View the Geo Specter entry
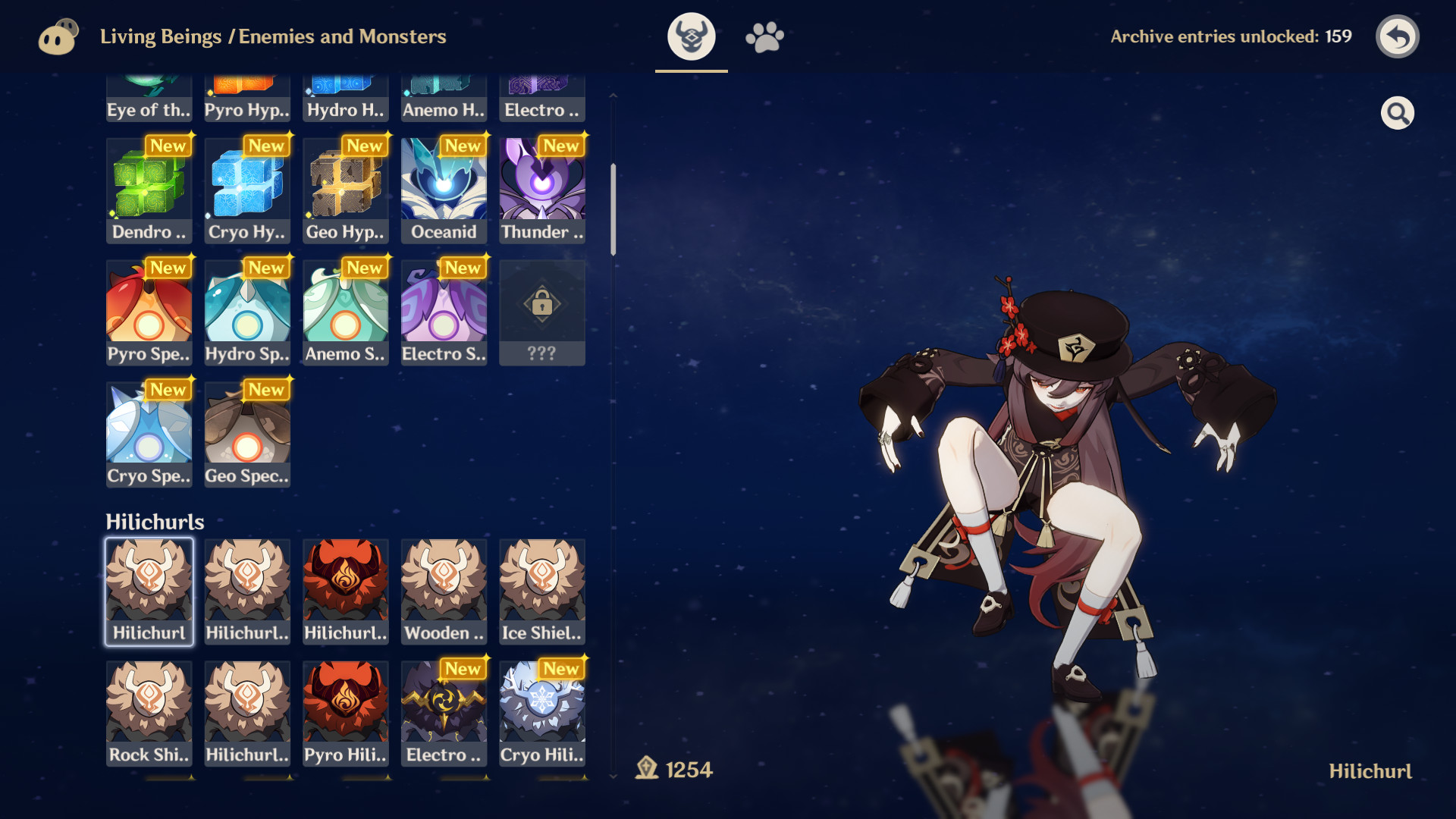 (247, 432)
